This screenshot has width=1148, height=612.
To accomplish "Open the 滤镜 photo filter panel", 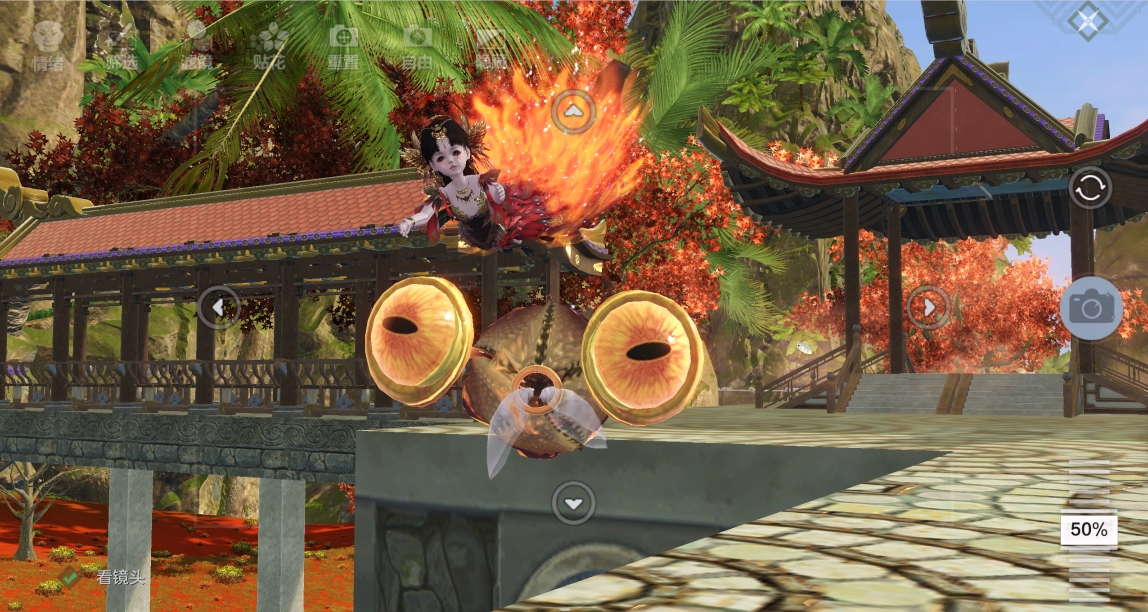I will (x=196, y=47).
